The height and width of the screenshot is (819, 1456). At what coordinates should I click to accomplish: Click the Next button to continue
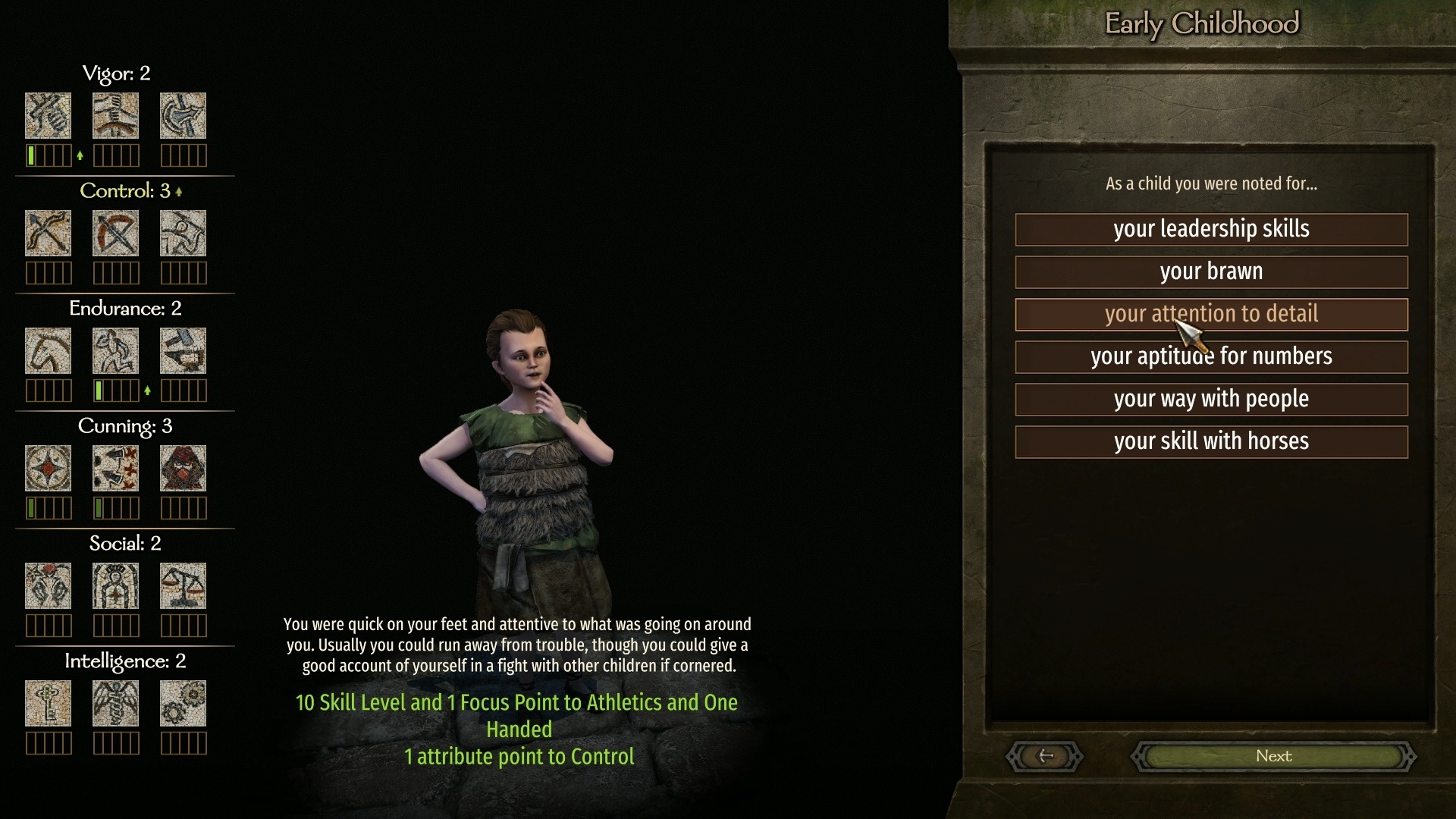[x=1273, y=756]
